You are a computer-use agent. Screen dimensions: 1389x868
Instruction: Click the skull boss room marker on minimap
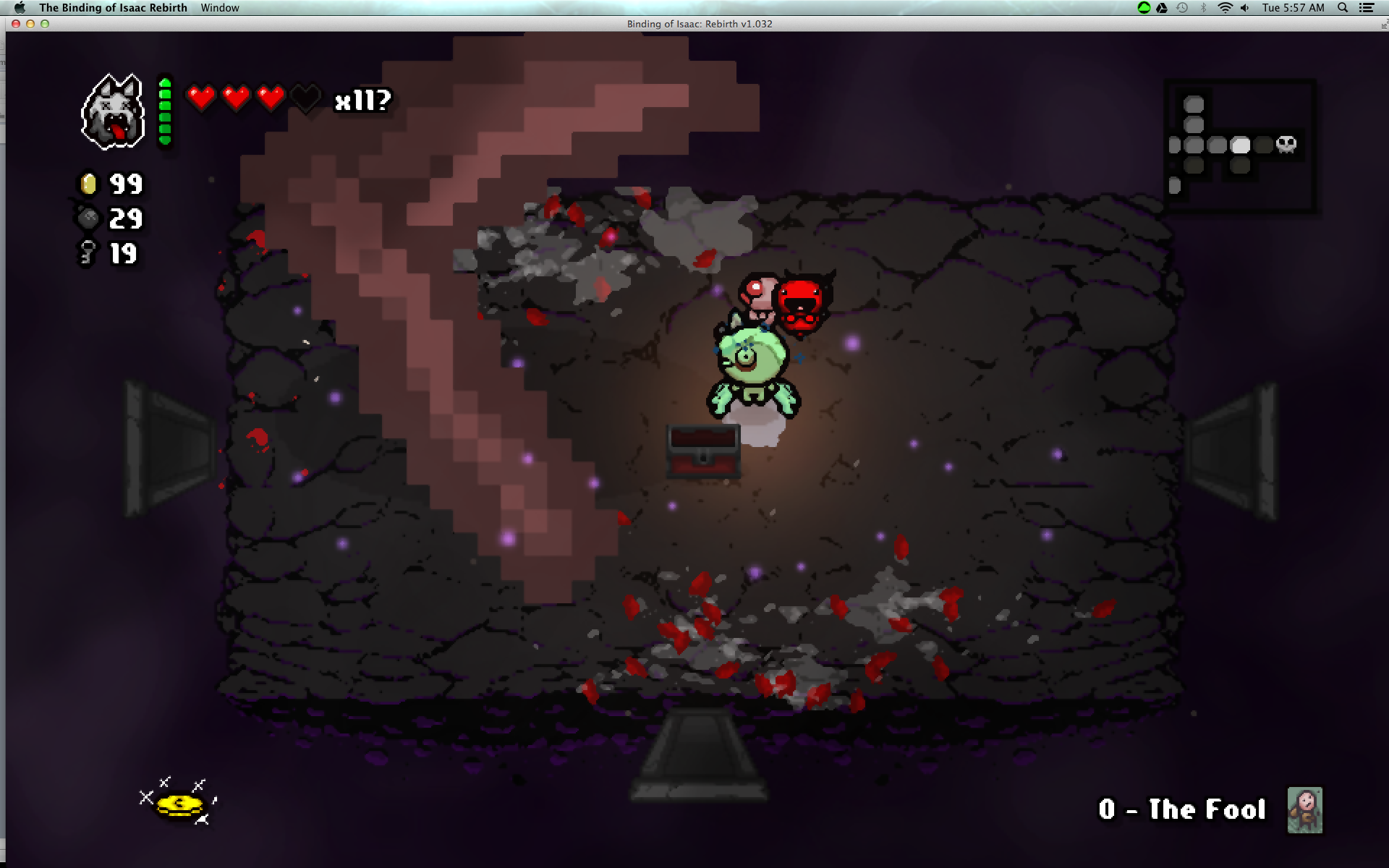click(x=1286, y=144)
